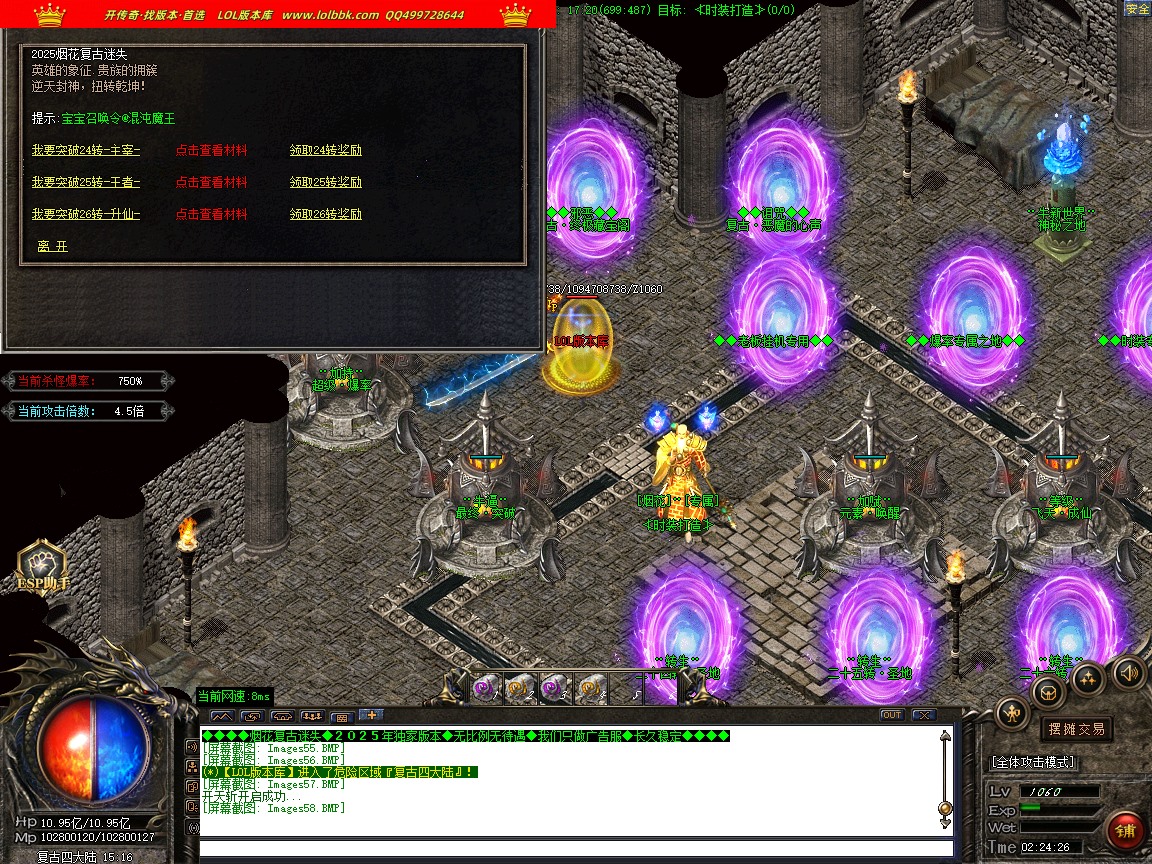Claim the 领取24转奖励 reward

tap(326, 151)
